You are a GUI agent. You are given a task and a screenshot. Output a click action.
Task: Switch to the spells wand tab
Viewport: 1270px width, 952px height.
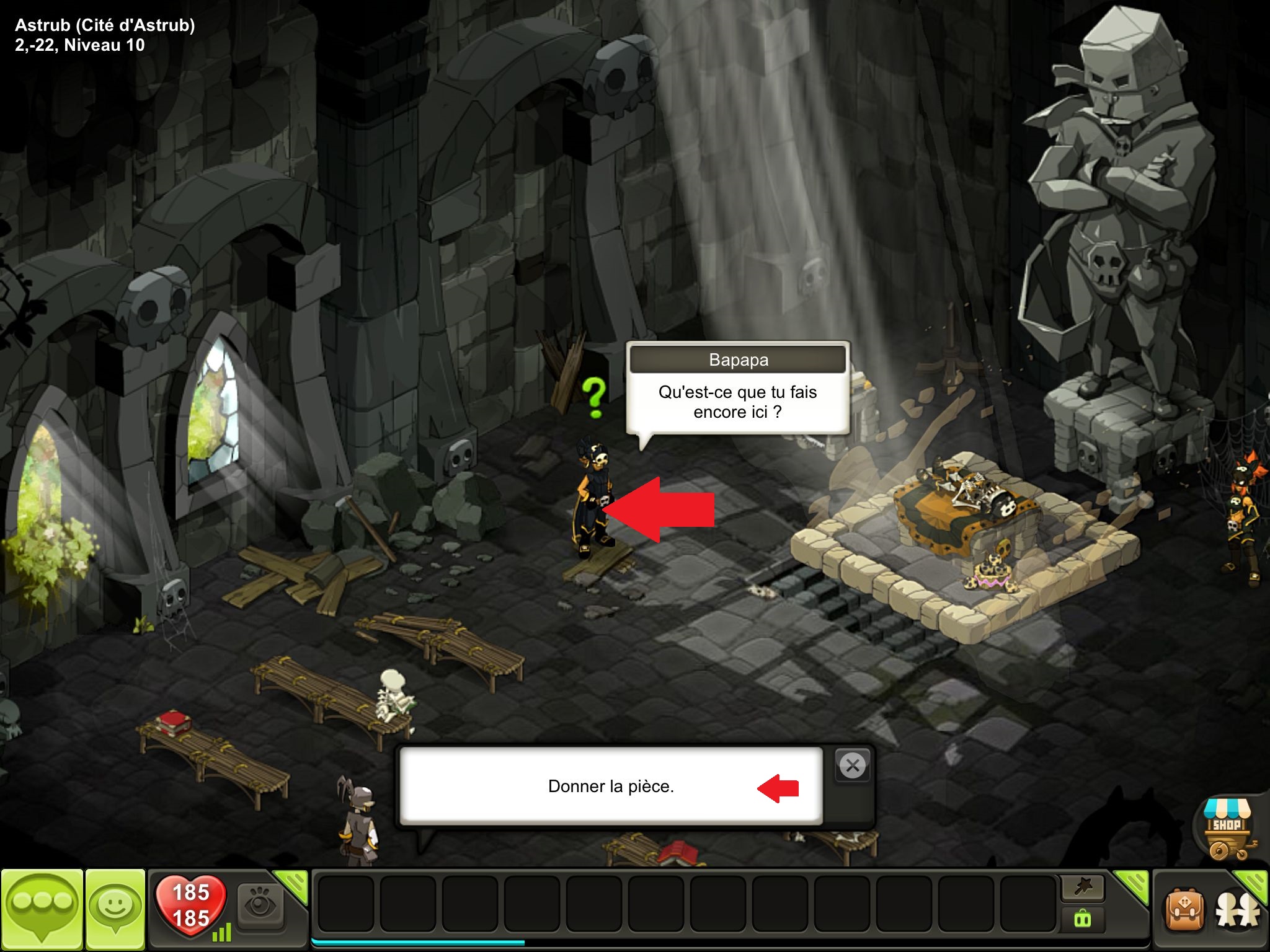(1083, 888)
